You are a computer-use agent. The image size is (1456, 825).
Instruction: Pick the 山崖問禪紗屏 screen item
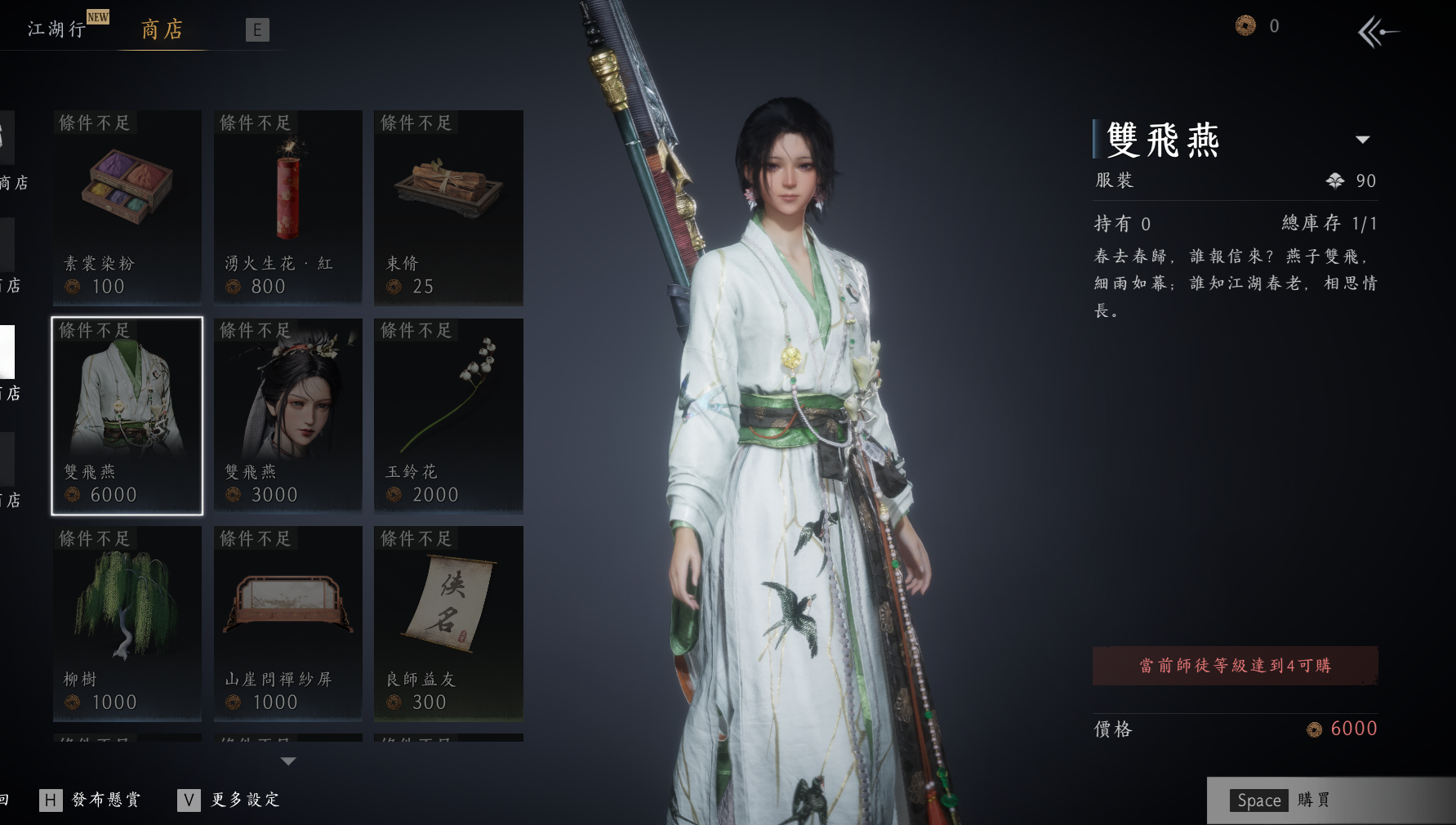(287, 623)
